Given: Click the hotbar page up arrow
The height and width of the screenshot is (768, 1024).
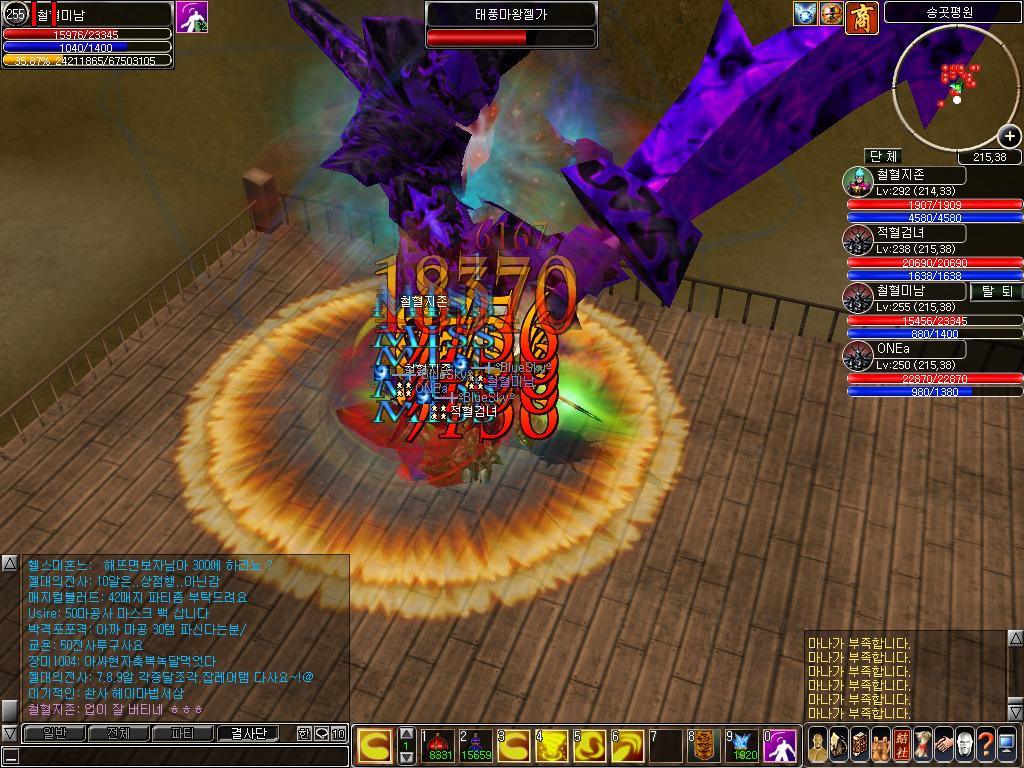Looking at the screenshot, I should 406,732.
